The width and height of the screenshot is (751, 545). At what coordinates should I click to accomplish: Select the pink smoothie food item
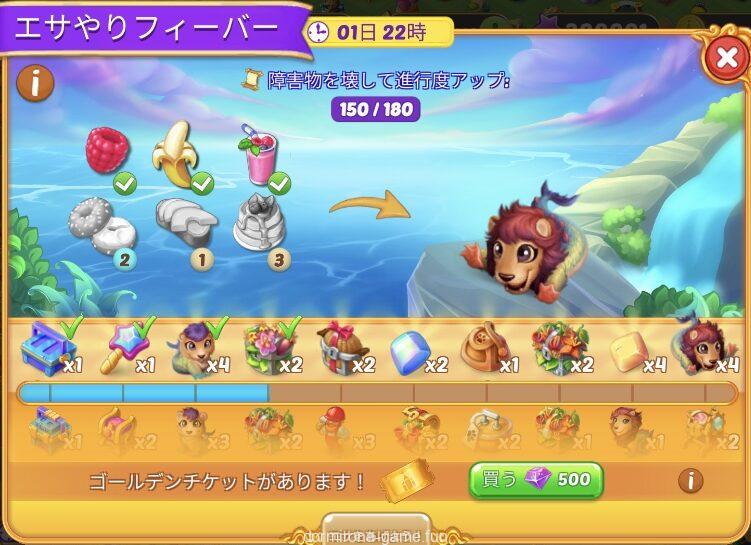coord(256,157)
